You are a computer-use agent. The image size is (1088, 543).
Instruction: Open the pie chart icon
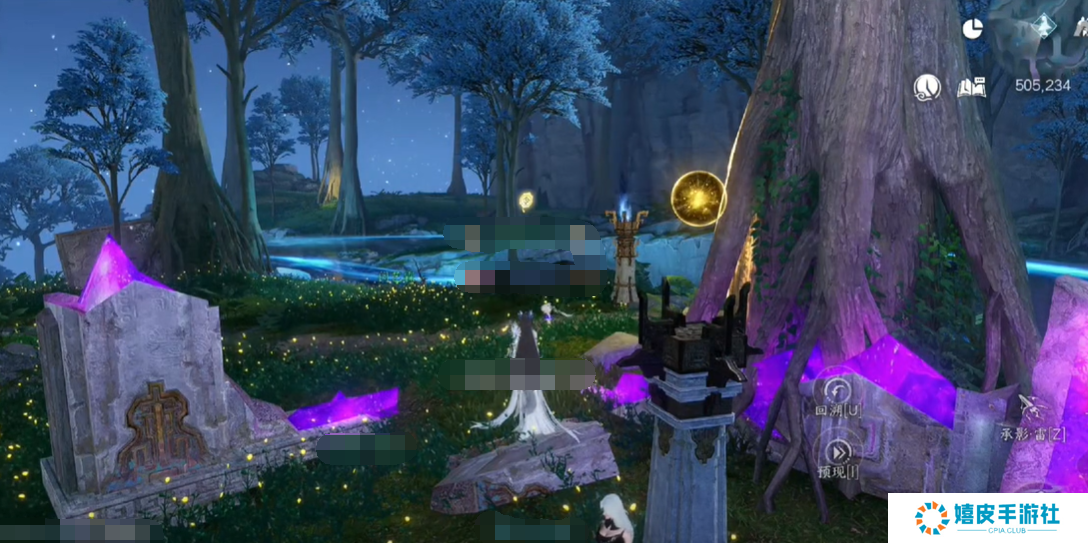click(971, 29)
